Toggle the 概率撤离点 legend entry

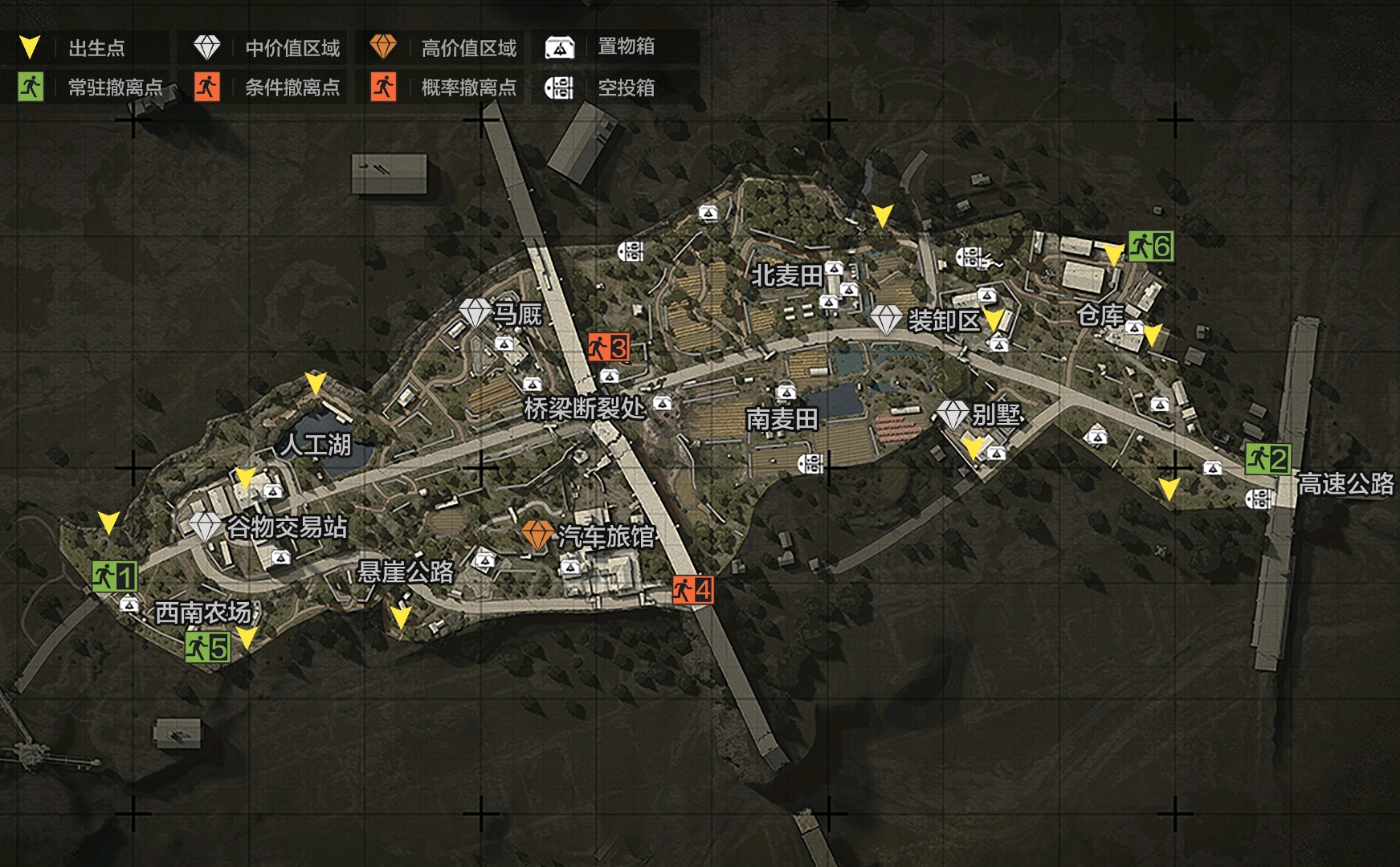coord(443,87)
